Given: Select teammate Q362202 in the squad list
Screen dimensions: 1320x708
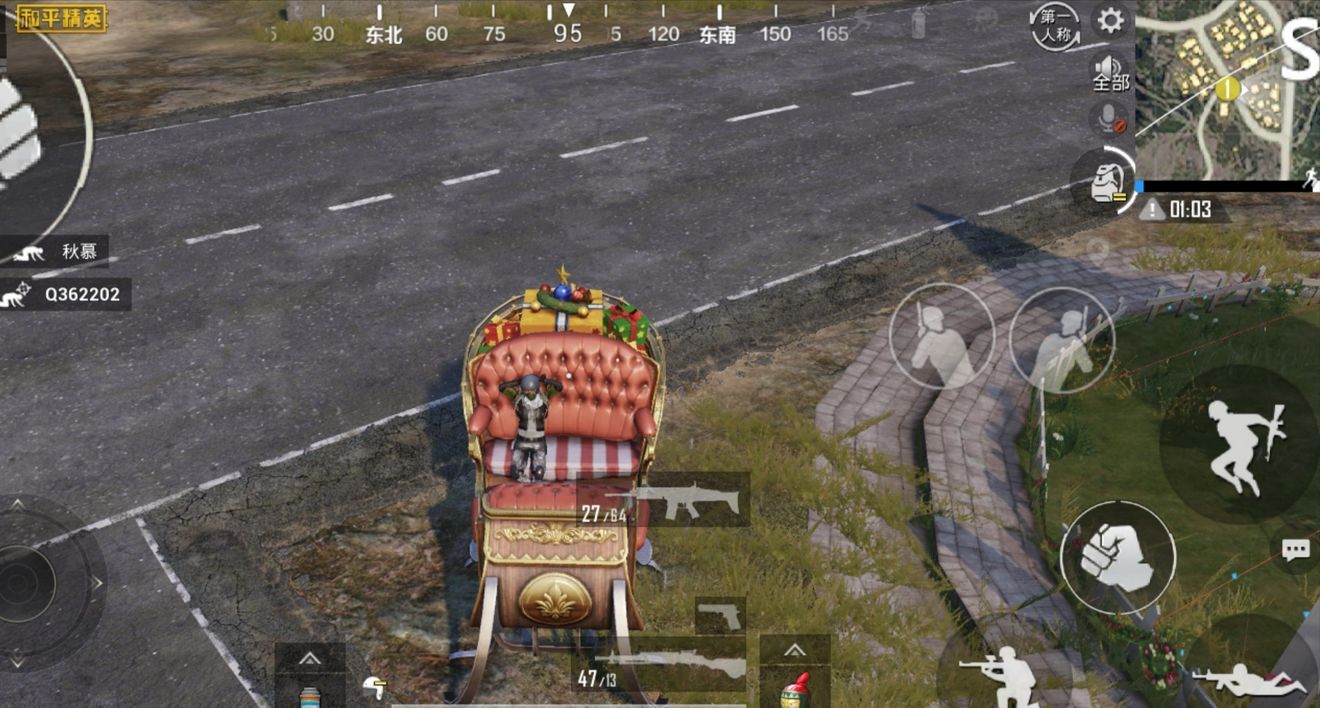Looking at the screenshot, I should click(66, 294).
